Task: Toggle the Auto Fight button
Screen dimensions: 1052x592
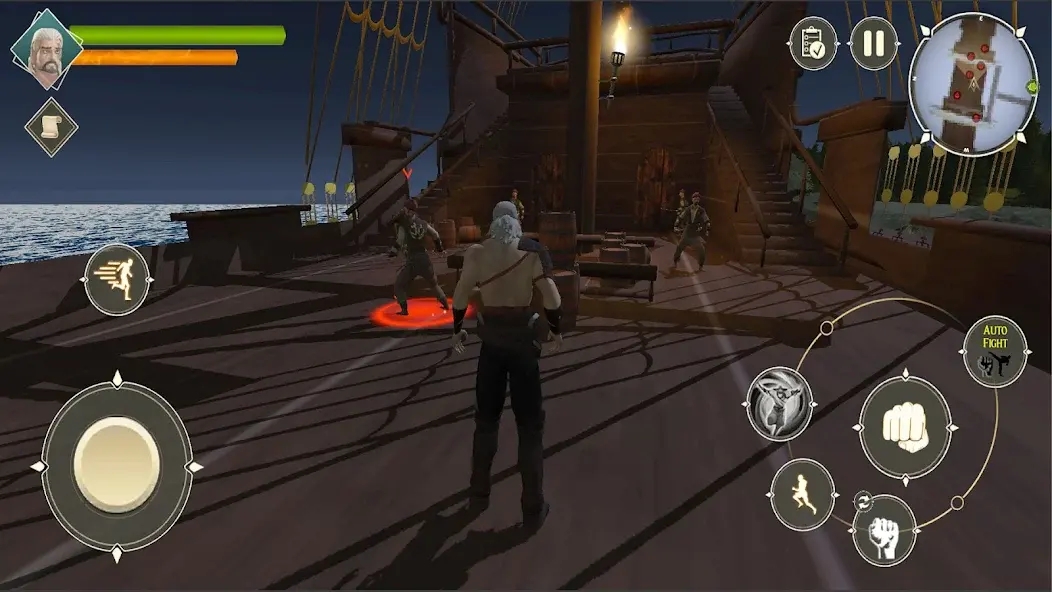Action: click(x=995, y=351)
